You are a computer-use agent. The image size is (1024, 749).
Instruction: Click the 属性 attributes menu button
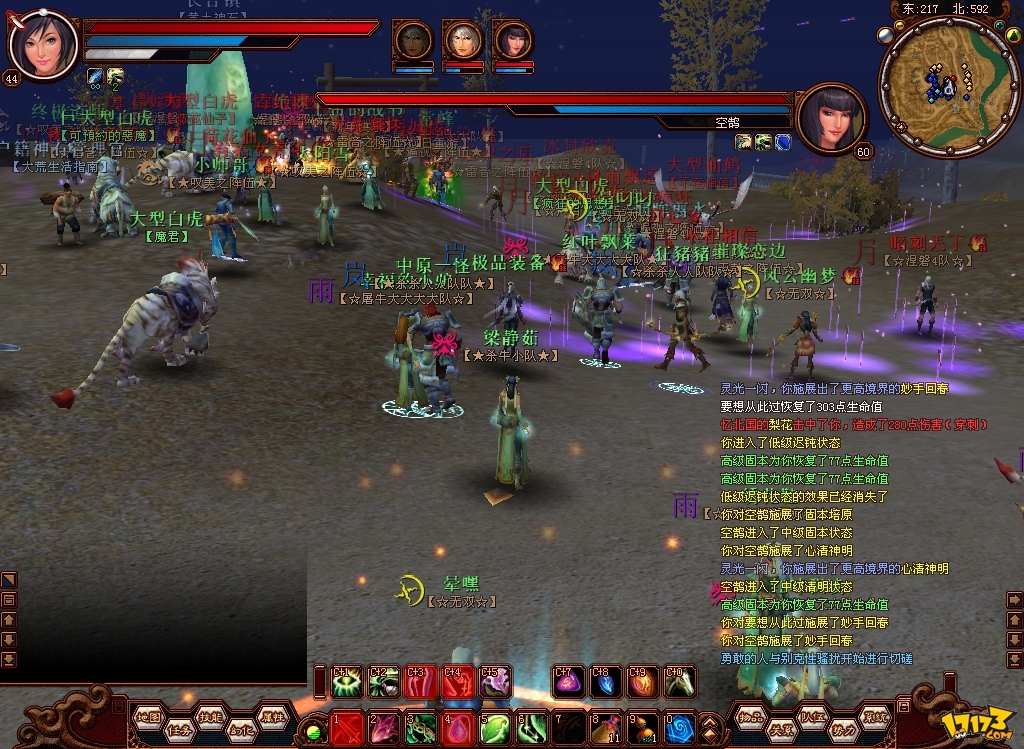pos(271,716)
